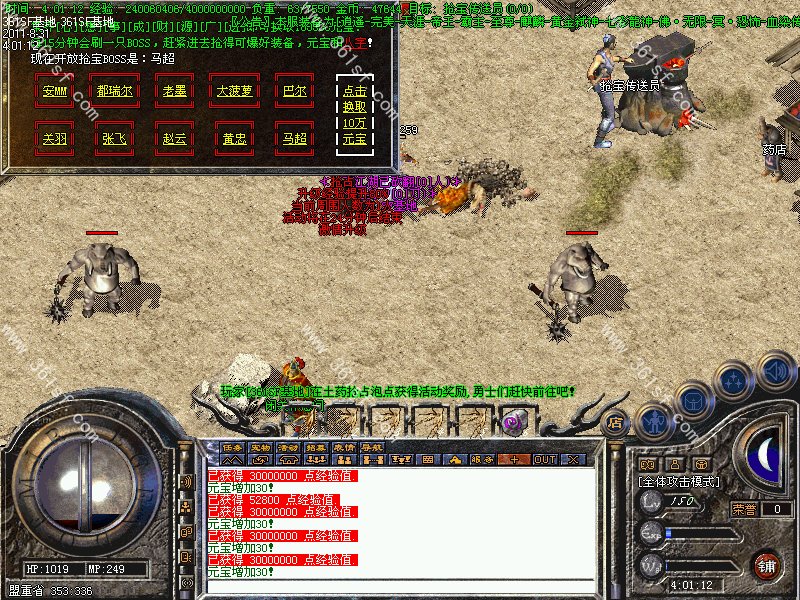Select the 安MM boss entry
Viewport: 800px width, 600px height.
56,89
